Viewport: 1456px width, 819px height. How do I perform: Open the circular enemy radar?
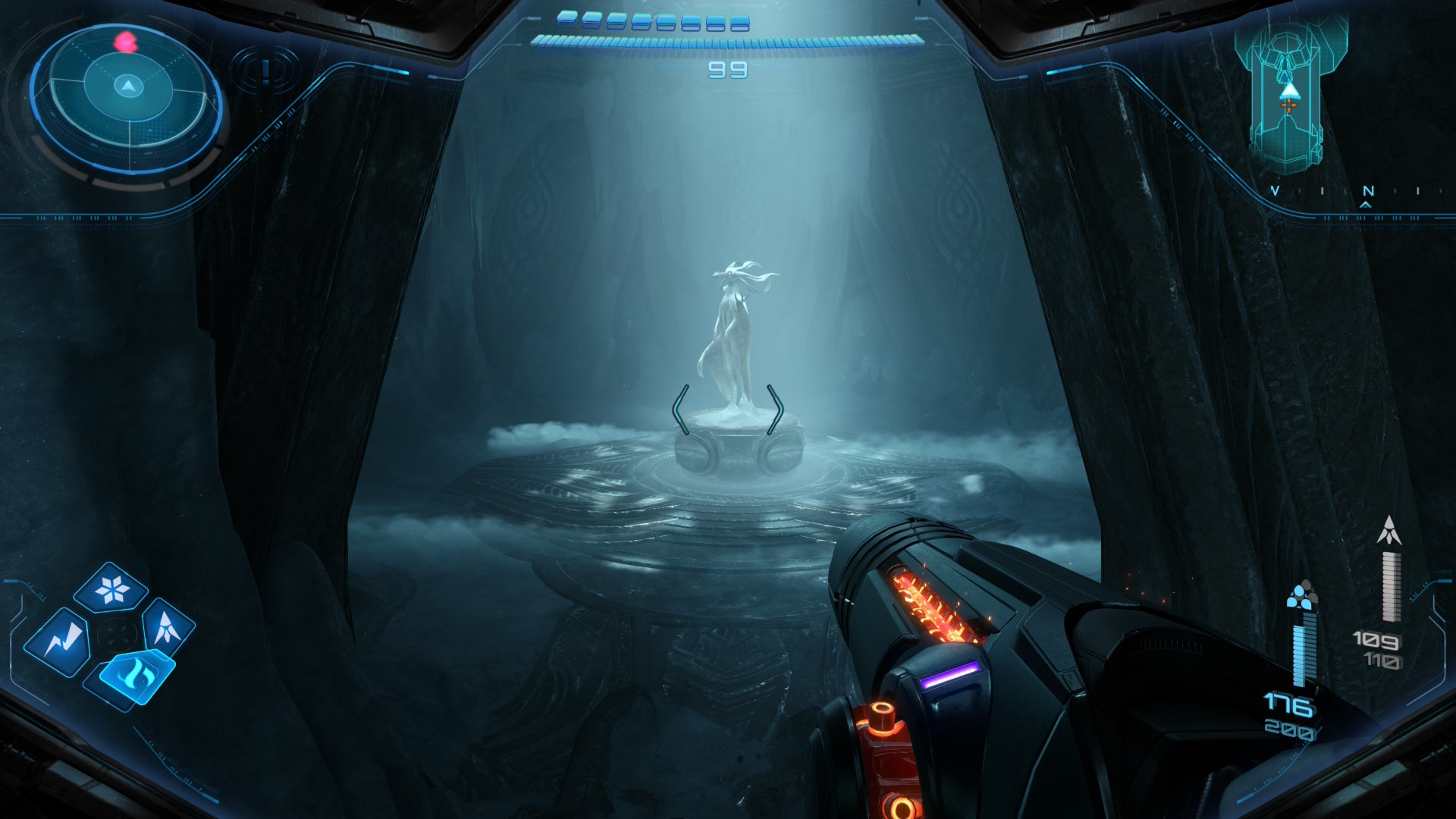click(x=127, y=102)
